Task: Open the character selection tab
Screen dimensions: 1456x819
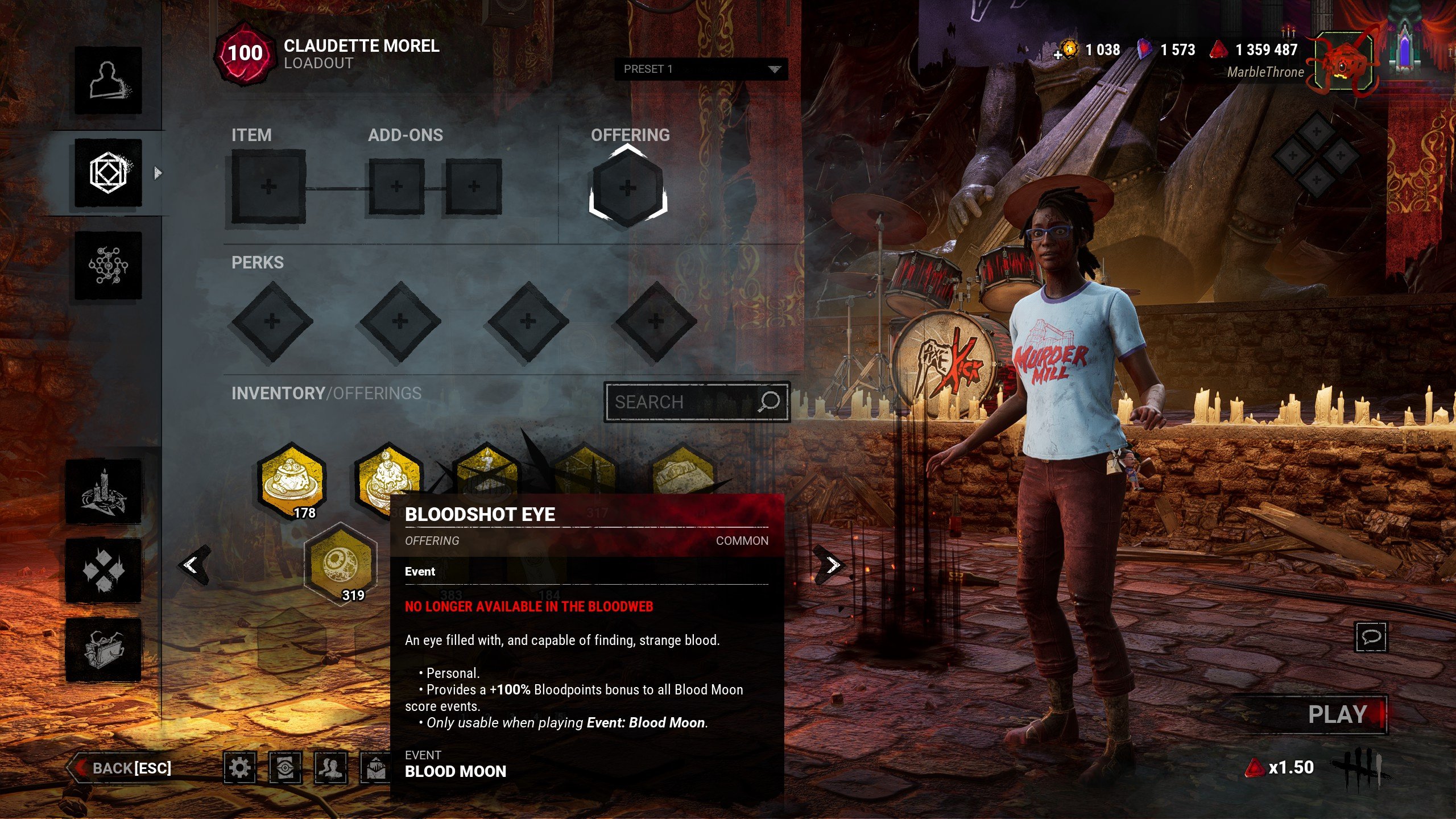Action: pos(108,80)
